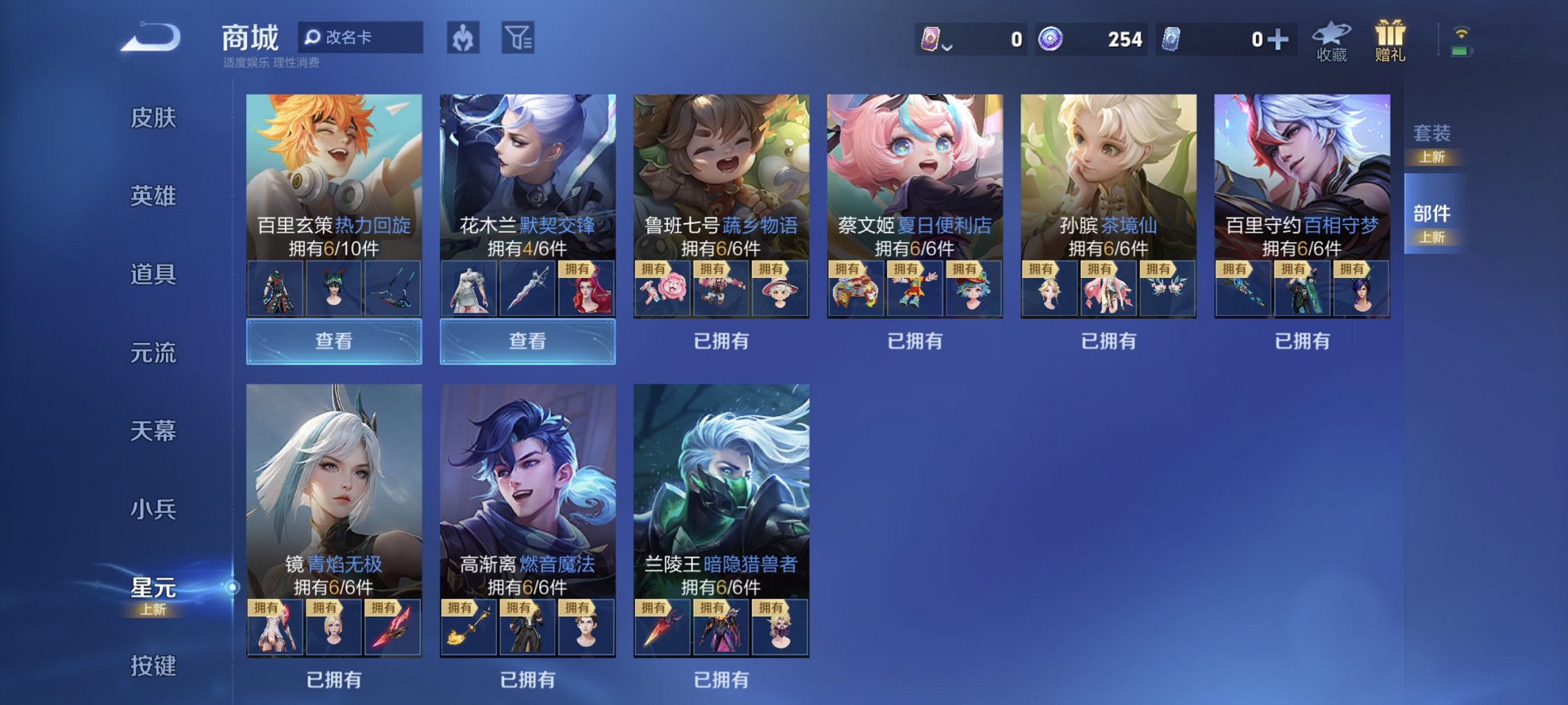The image size is (1568, 705).
Task: Check the battery status indicator at top right
Action: pos(1460,51)
